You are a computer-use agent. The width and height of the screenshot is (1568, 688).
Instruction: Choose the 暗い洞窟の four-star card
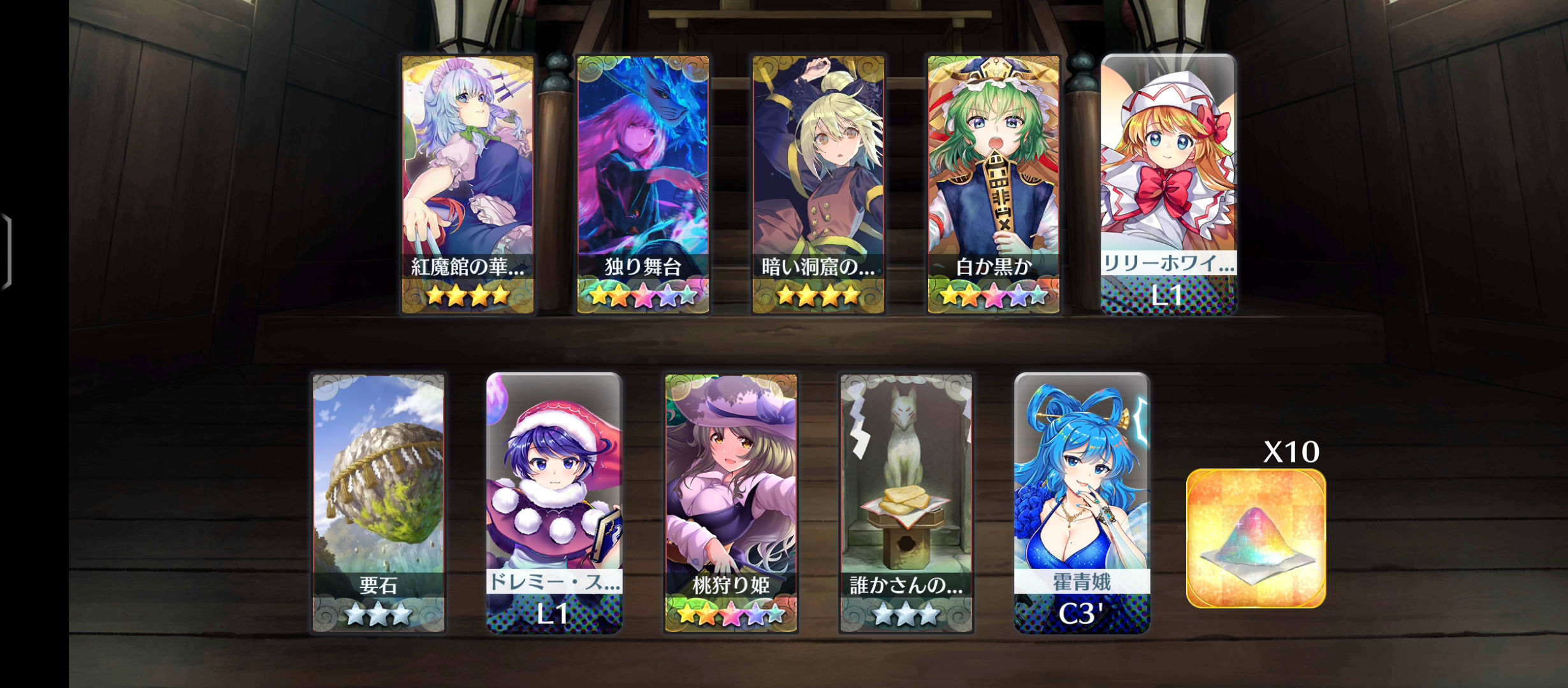pyautogui.click(x=818, y=184)
